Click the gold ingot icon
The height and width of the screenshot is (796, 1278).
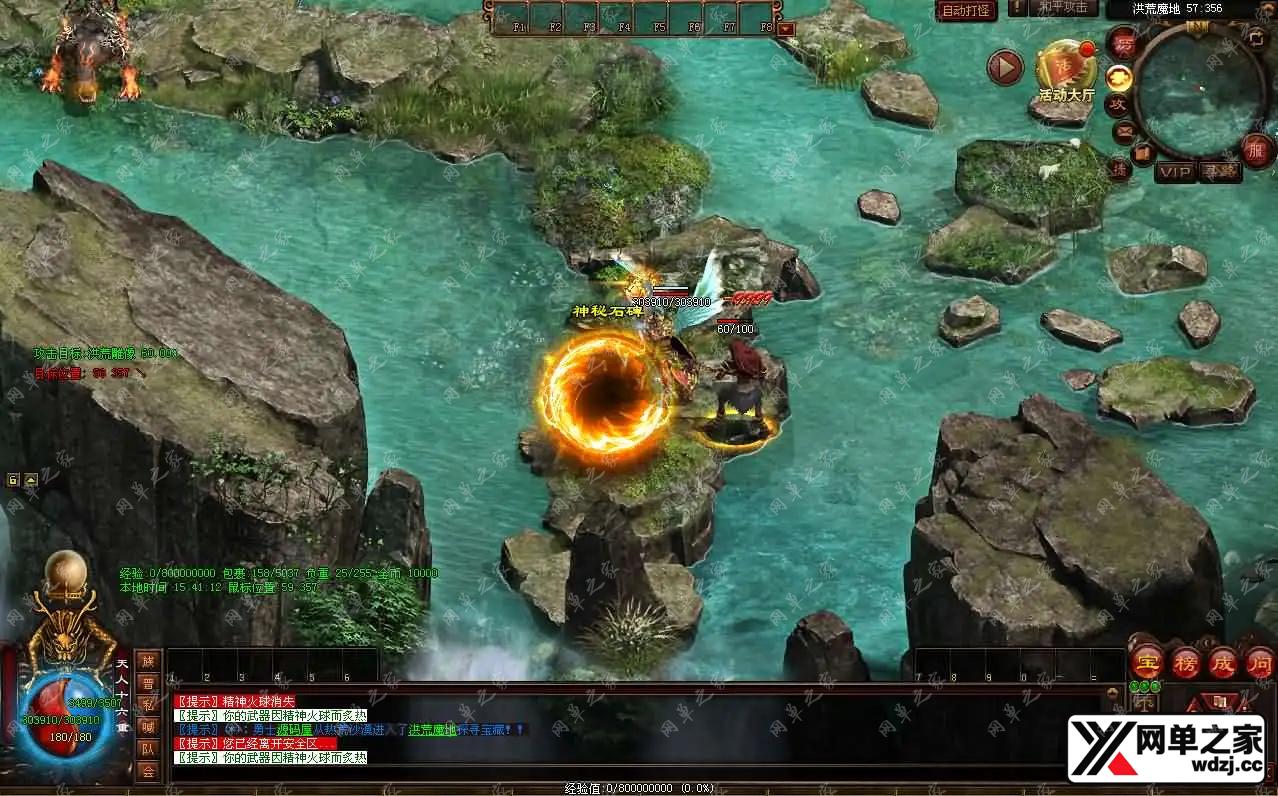[x=1119, y=76]
